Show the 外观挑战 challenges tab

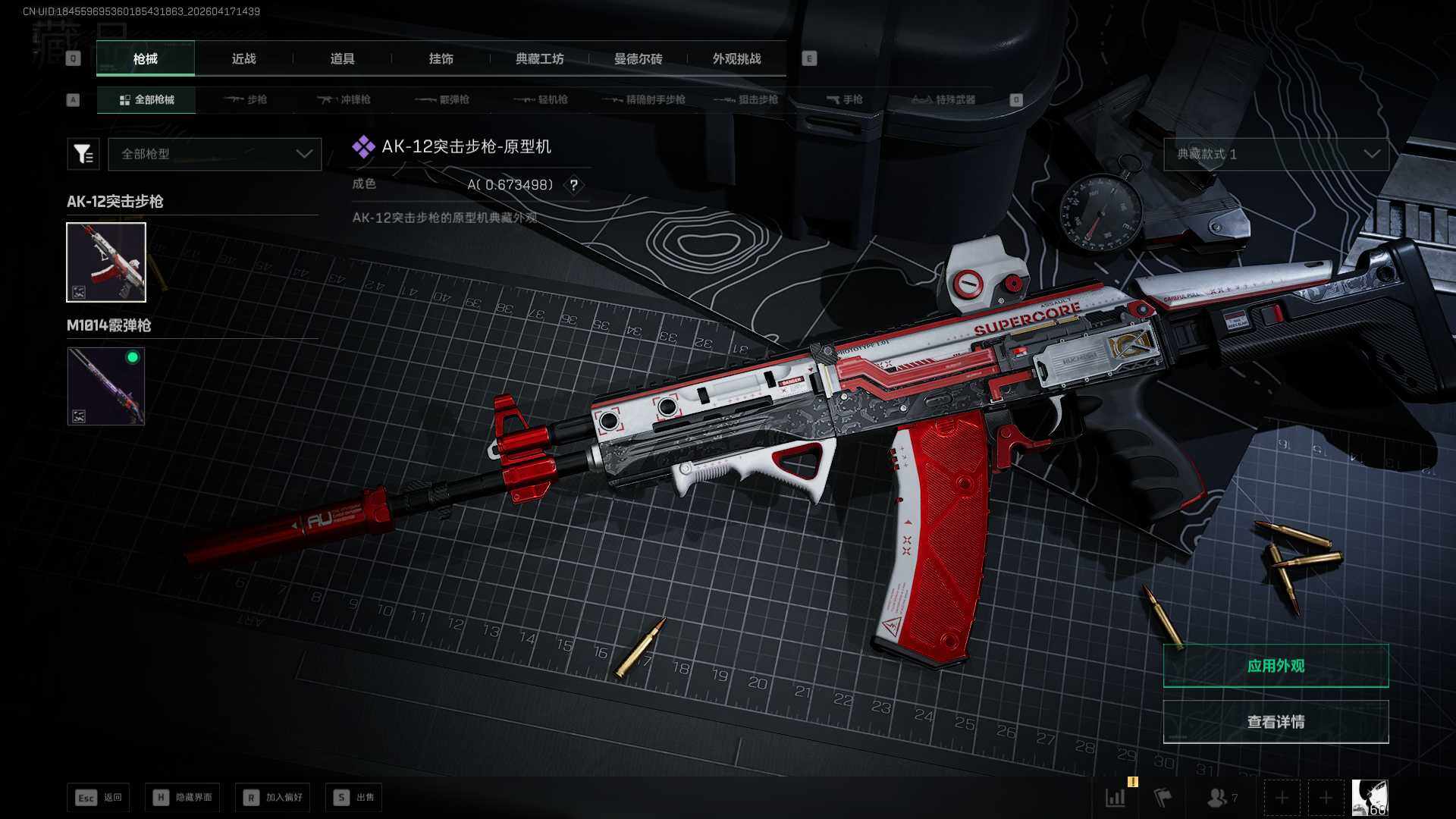point(736,58)
